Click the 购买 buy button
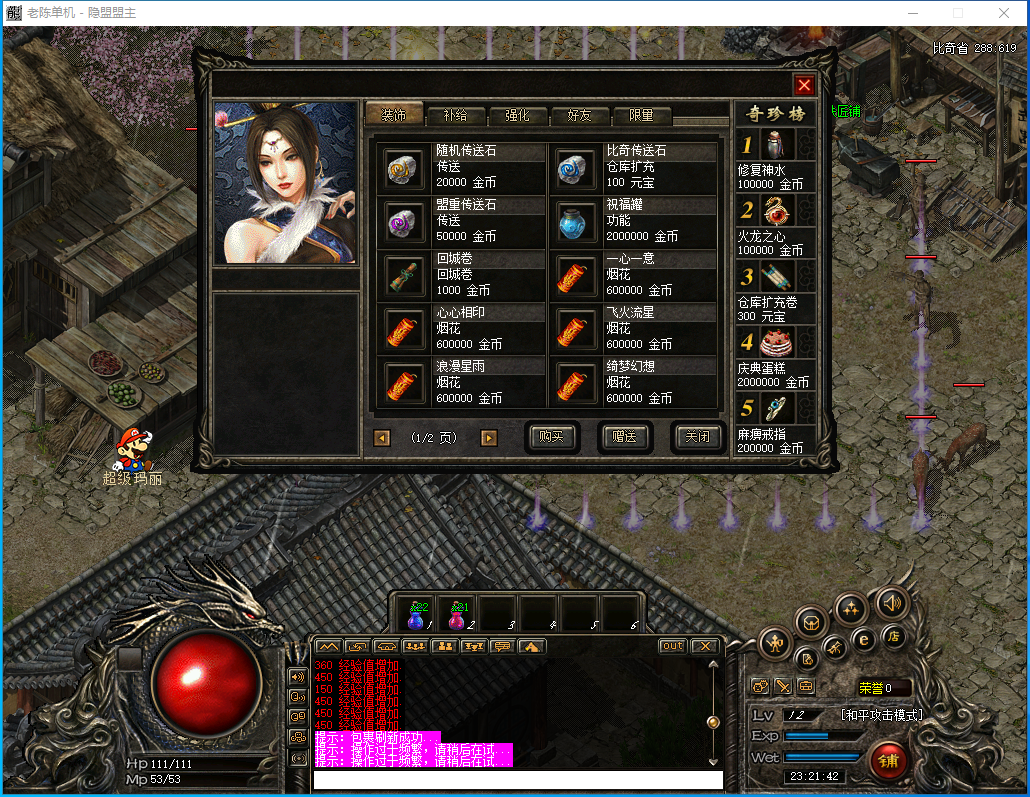 tap(552, 437)
